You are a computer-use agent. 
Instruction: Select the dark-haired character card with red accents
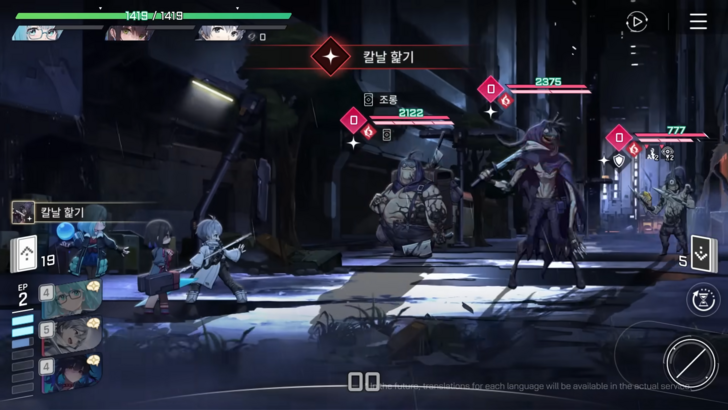pyautogui.click(x=70, y=373)
